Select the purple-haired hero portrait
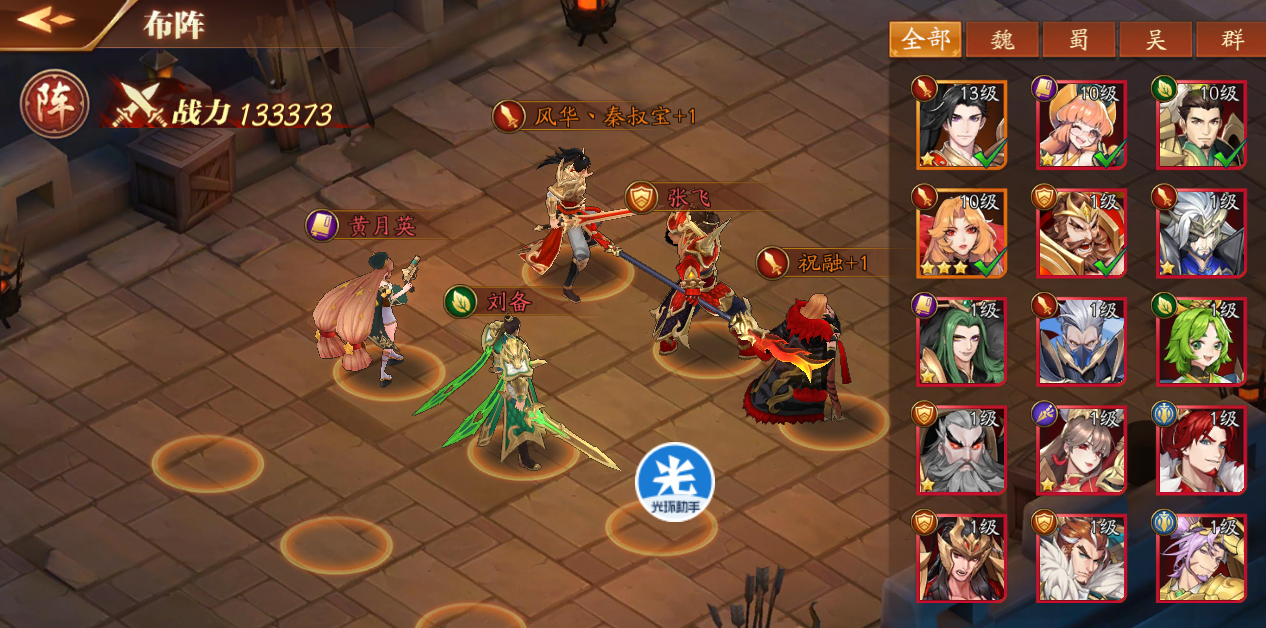 click(1201, 558)
